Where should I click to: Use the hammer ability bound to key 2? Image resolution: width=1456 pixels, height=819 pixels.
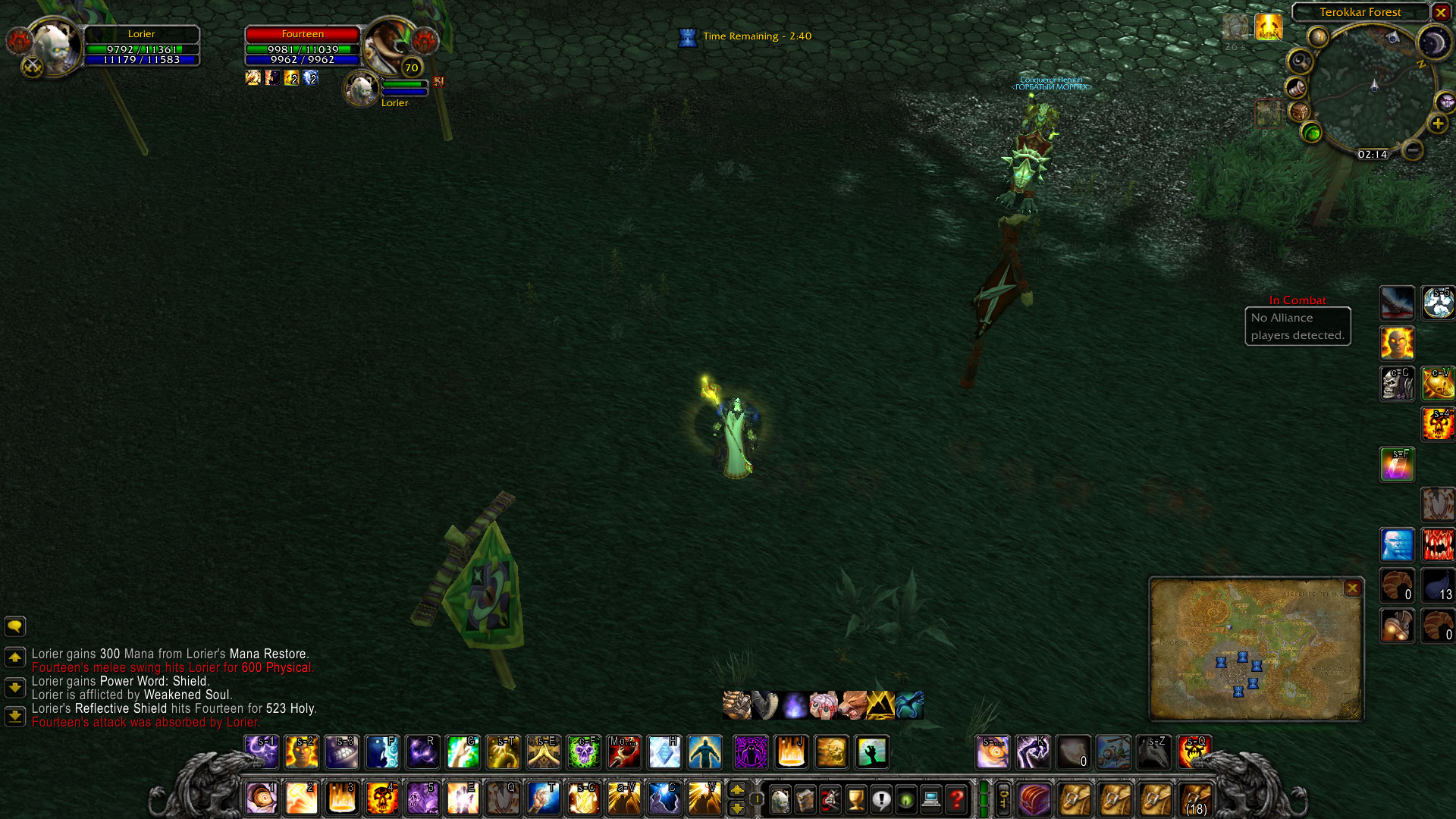(x=302, y=799)
